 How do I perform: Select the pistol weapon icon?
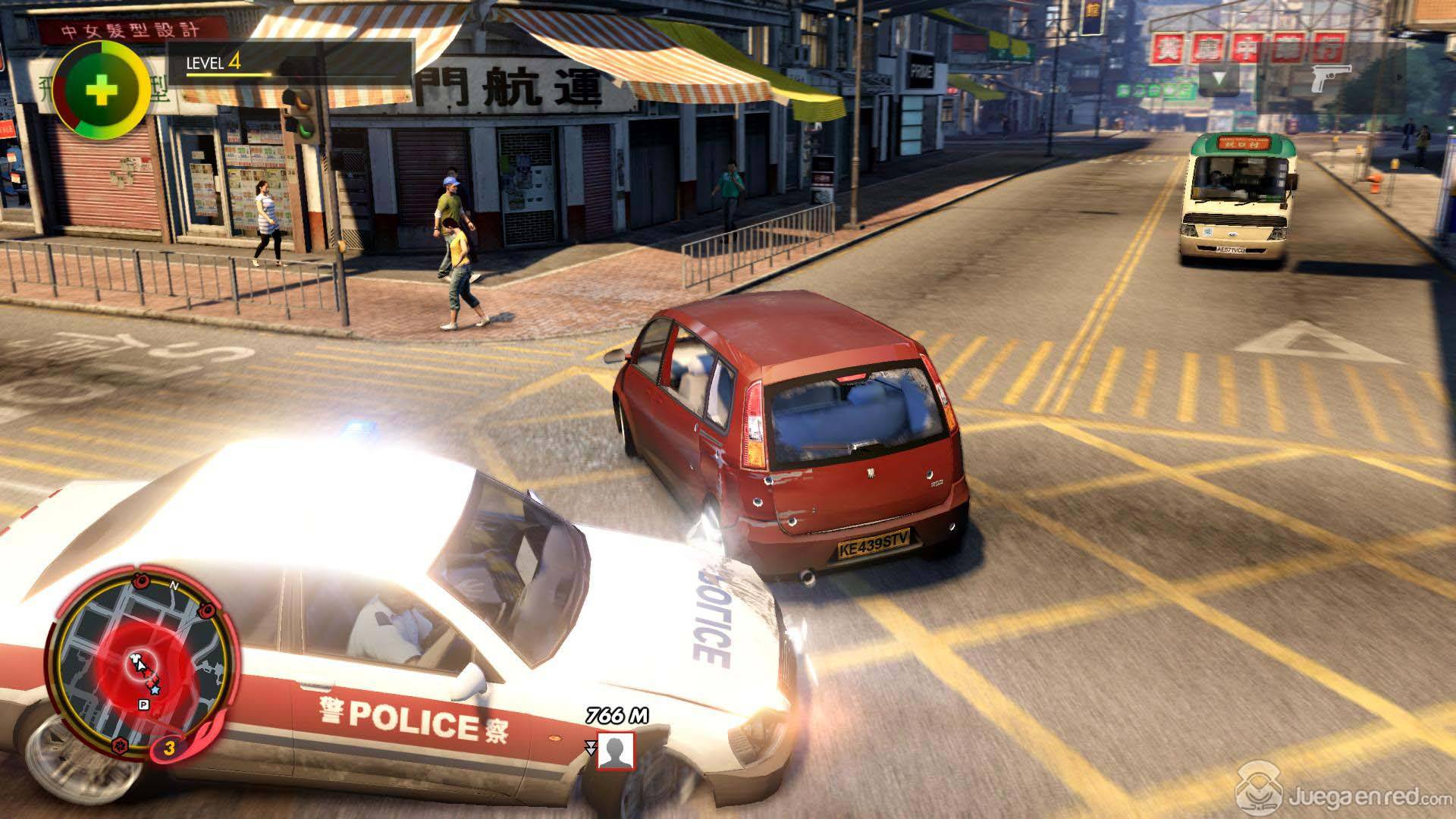point(1331,78)
